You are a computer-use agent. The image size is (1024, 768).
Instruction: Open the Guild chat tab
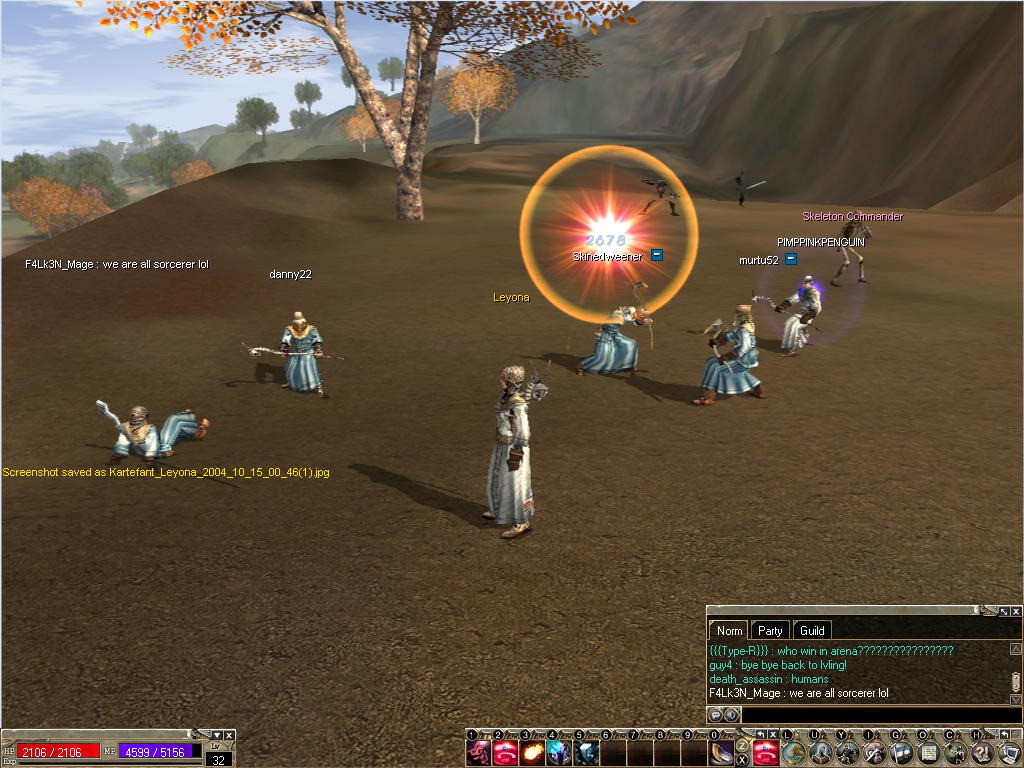pos(812,631)
